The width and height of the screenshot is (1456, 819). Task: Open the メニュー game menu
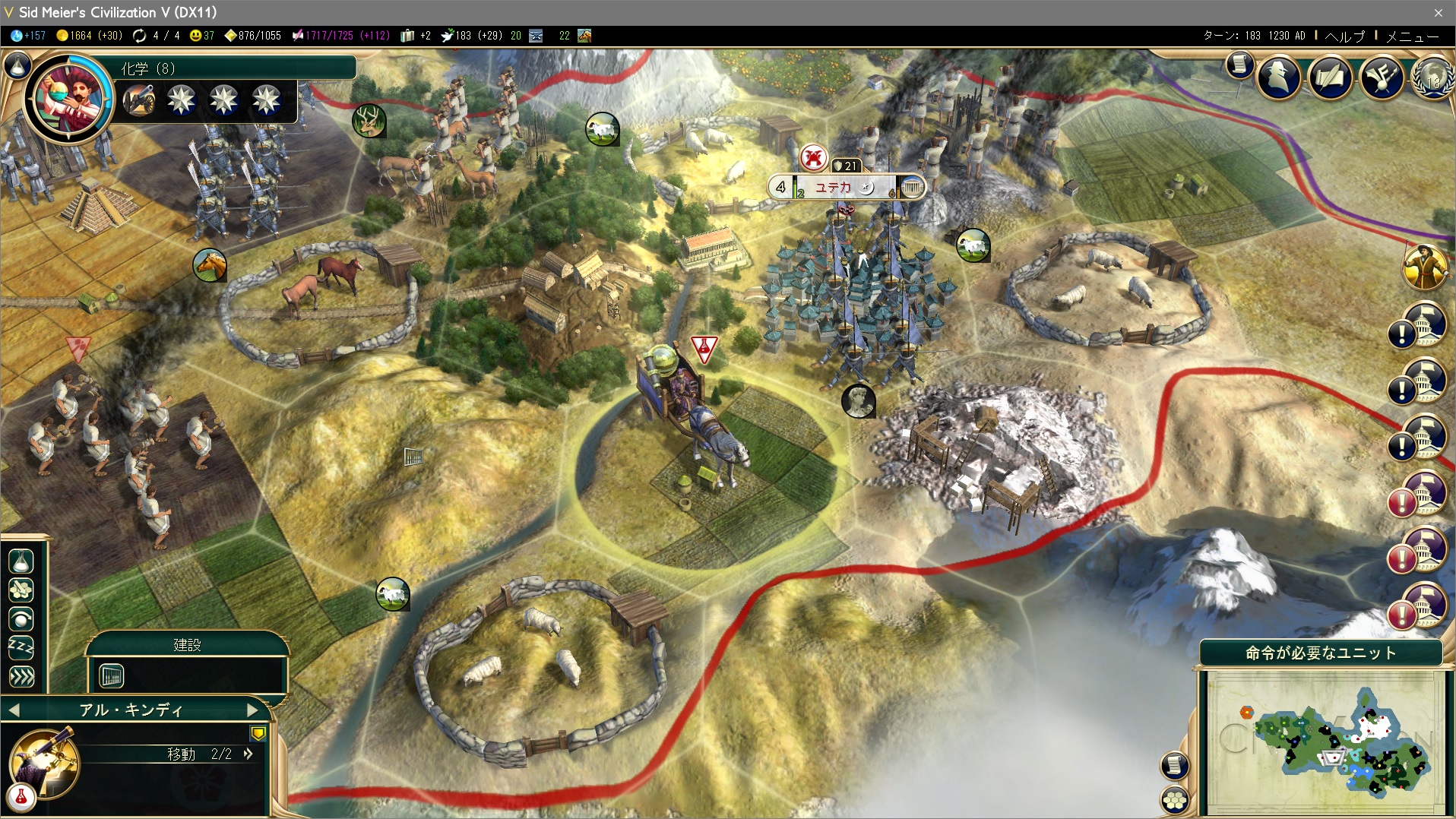pos(1412,36)
